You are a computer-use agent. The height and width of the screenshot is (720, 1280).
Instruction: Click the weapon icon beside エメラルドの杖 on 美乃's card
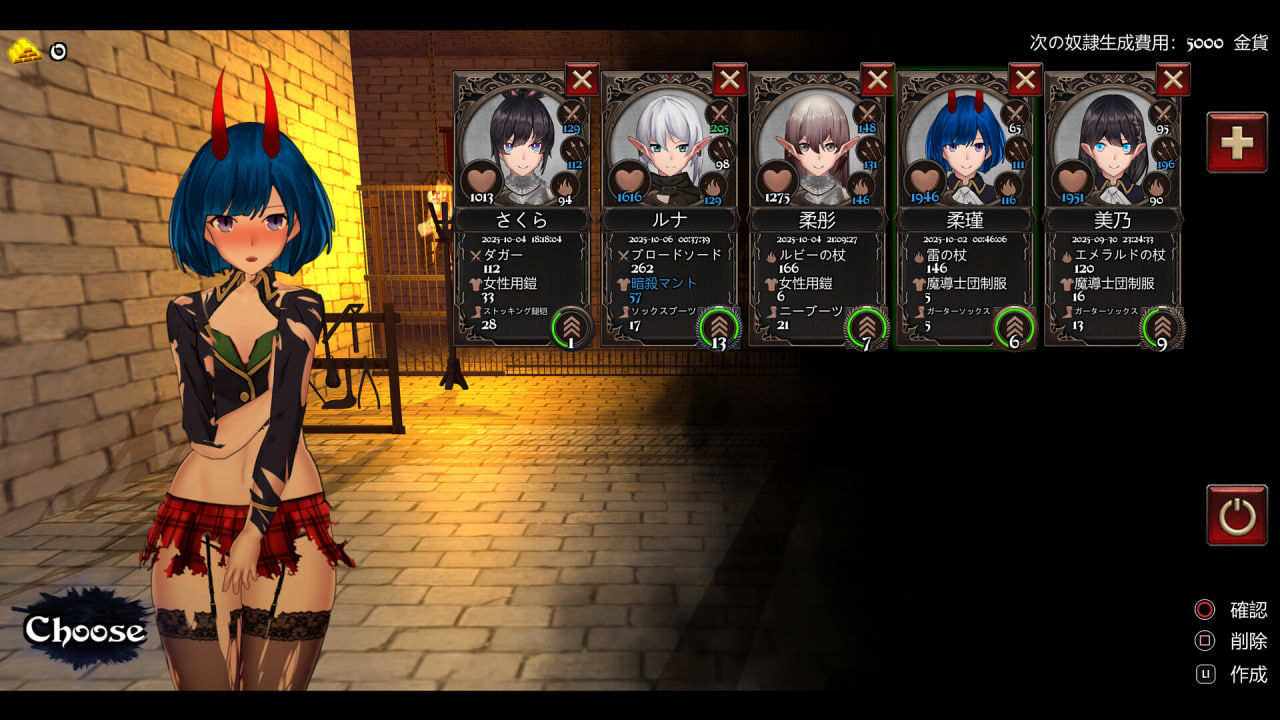point(1066,256)
